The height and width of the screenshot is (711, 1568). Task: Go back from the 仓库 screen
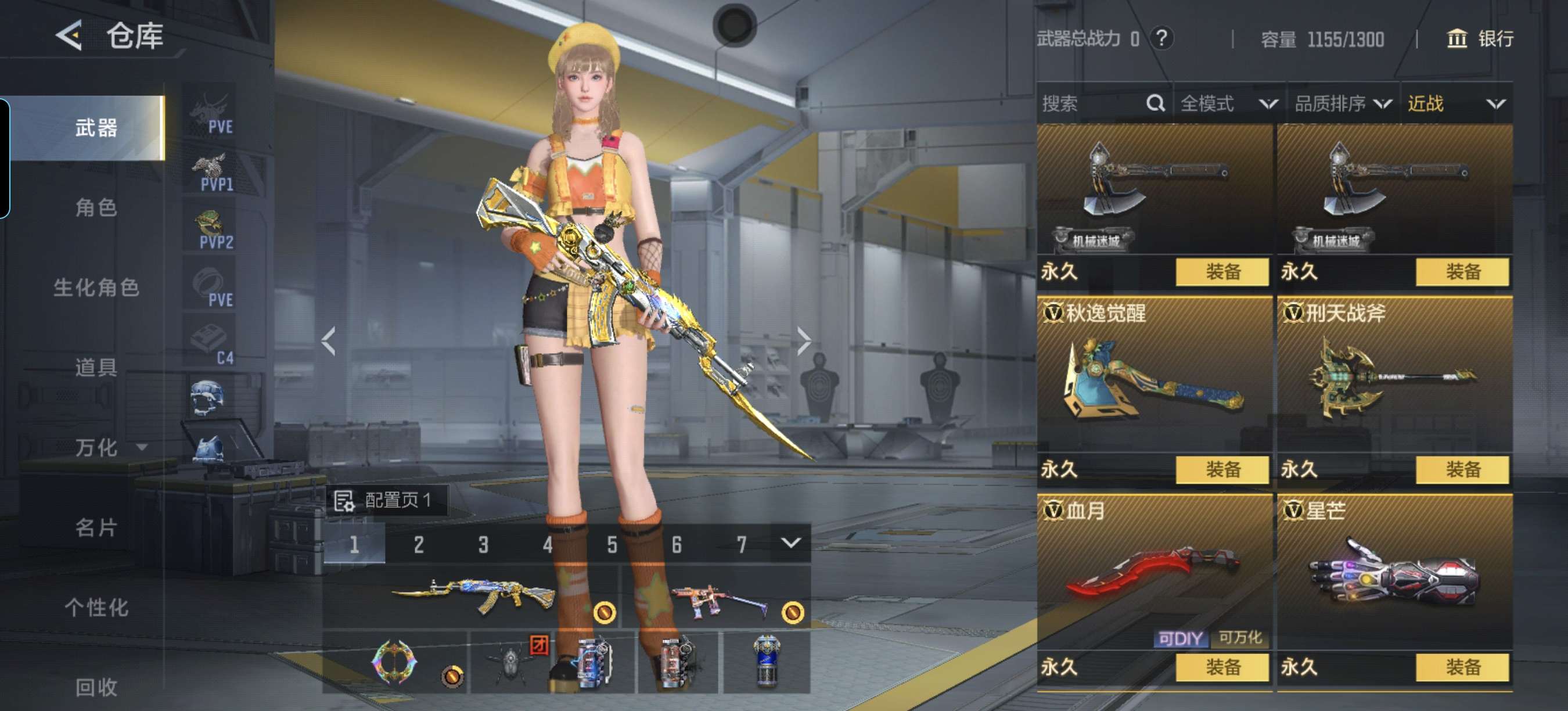click(69, 35)
